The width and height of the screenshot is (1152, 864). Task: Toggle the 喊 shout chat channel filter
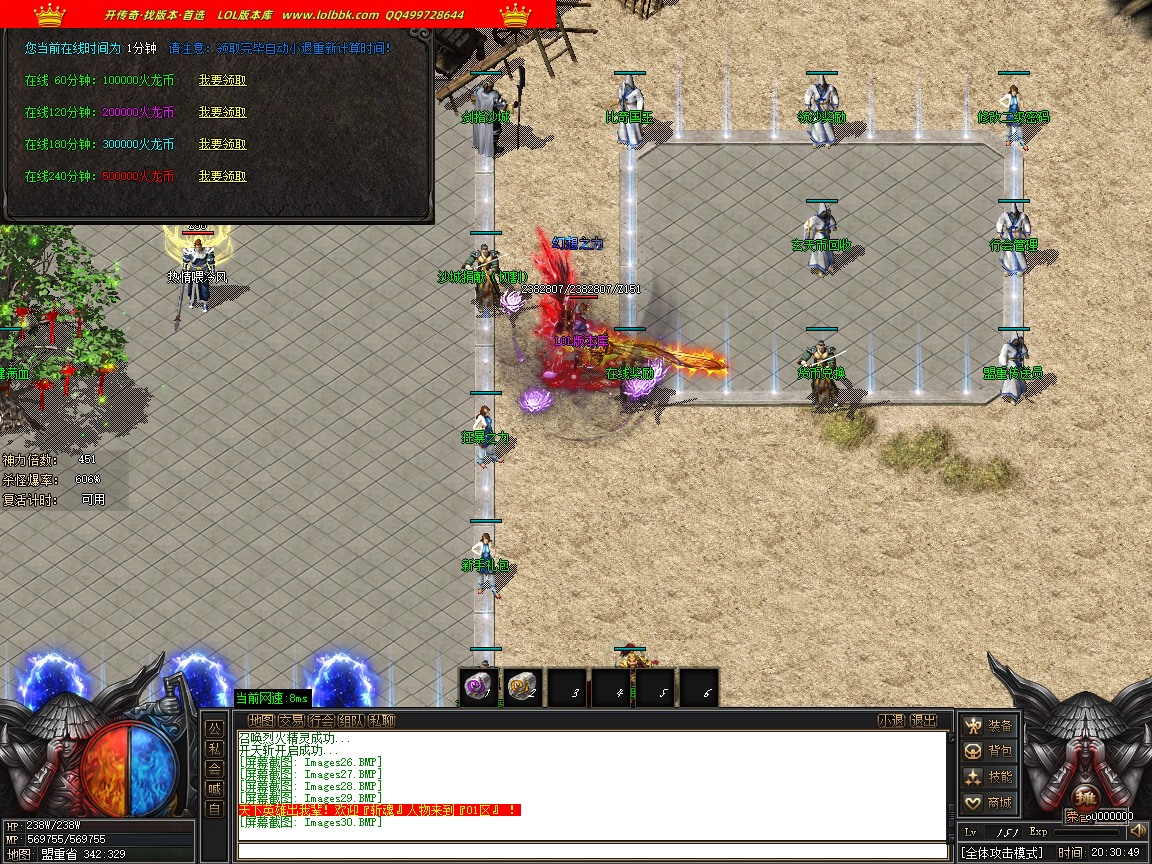pos(214,789)
